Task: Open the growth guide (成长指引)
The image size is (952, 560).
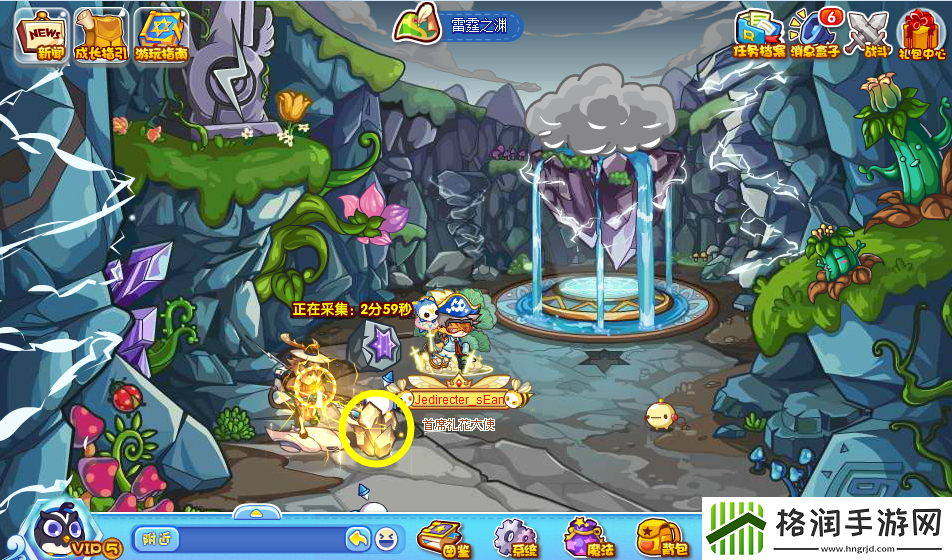Action: [x=100, y=34]
